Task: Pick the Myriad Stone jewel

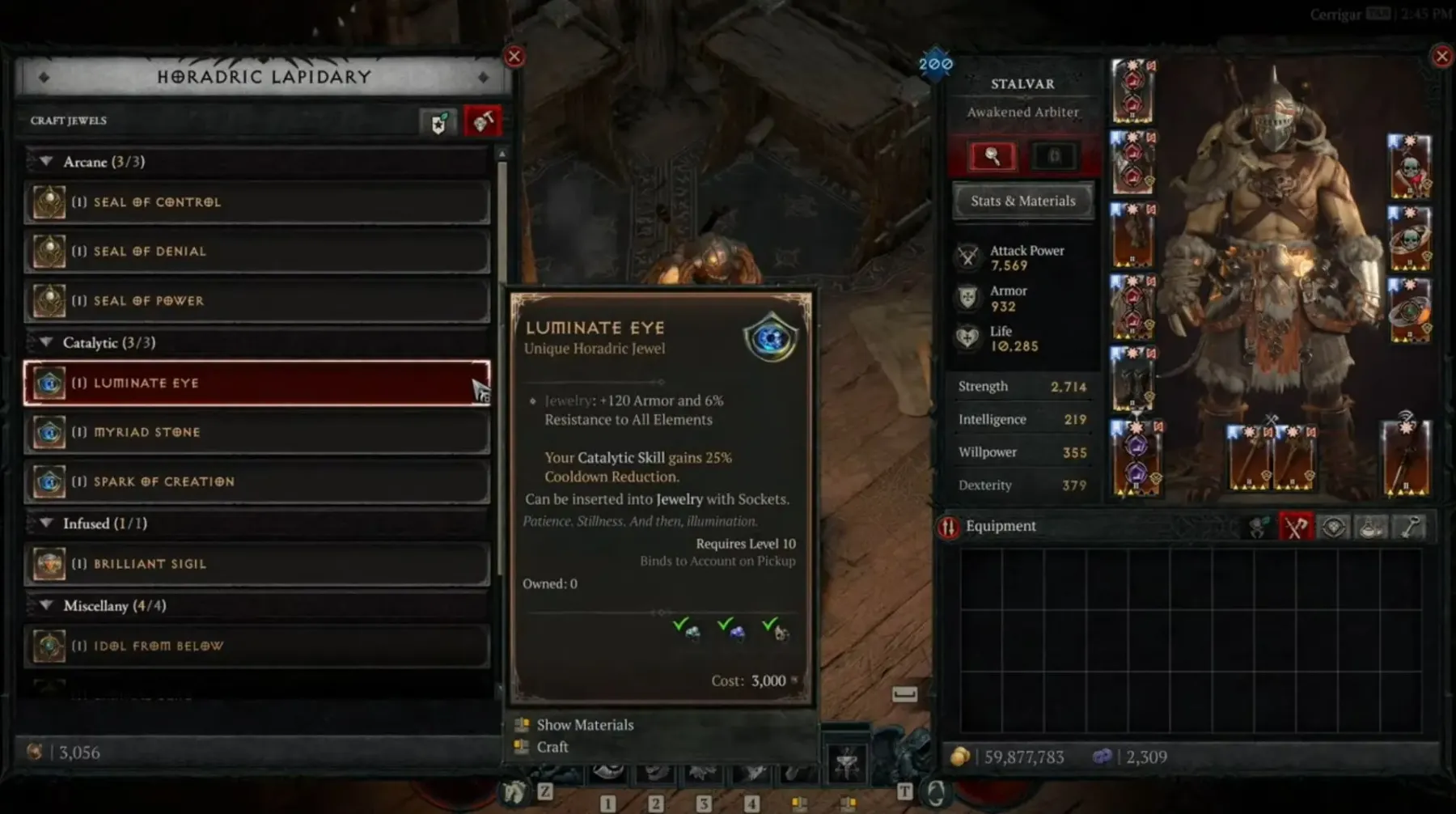Action: click(x=257, y=432)
